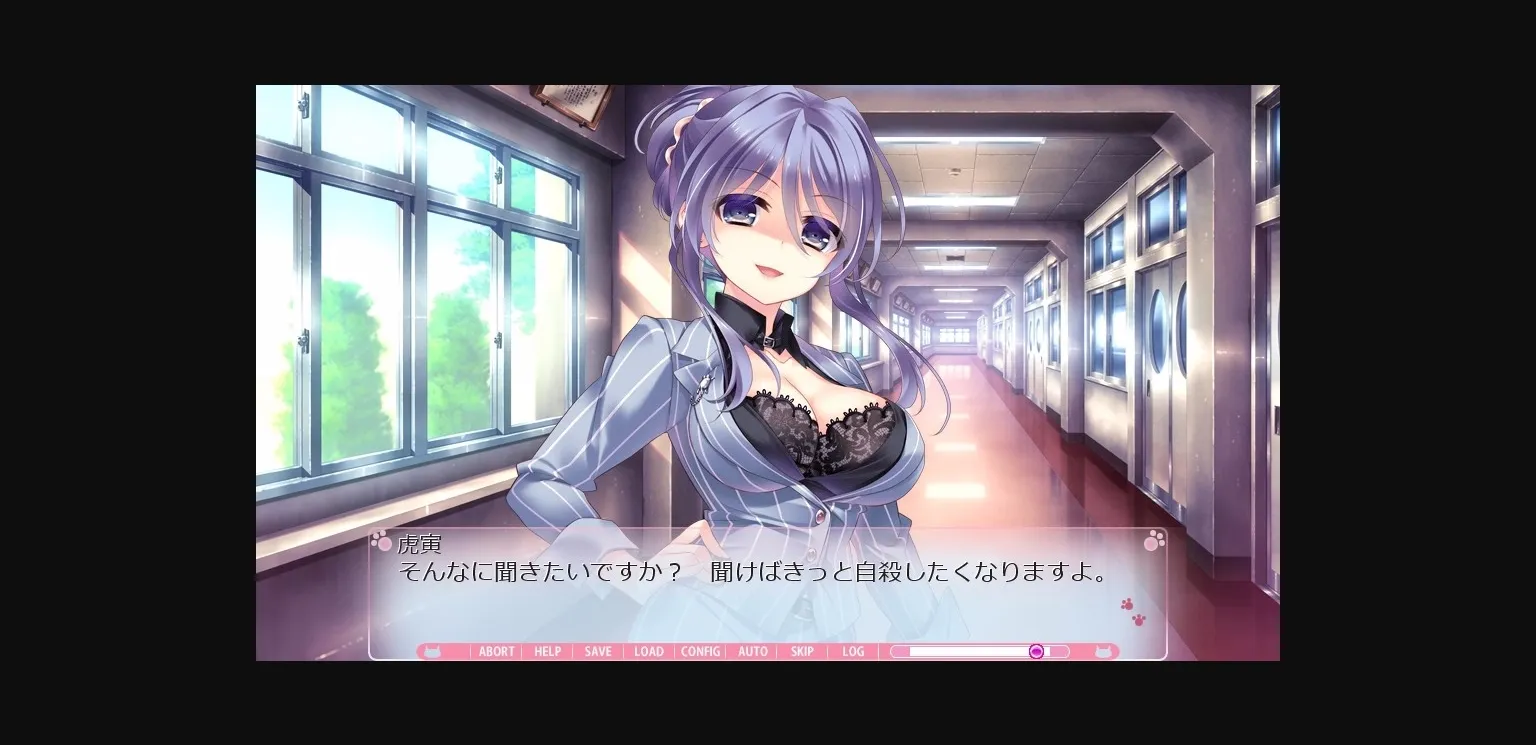Click the paw print icon above the name 虎寅
Screen dimensions: 1536x745
tap(383, 540)
